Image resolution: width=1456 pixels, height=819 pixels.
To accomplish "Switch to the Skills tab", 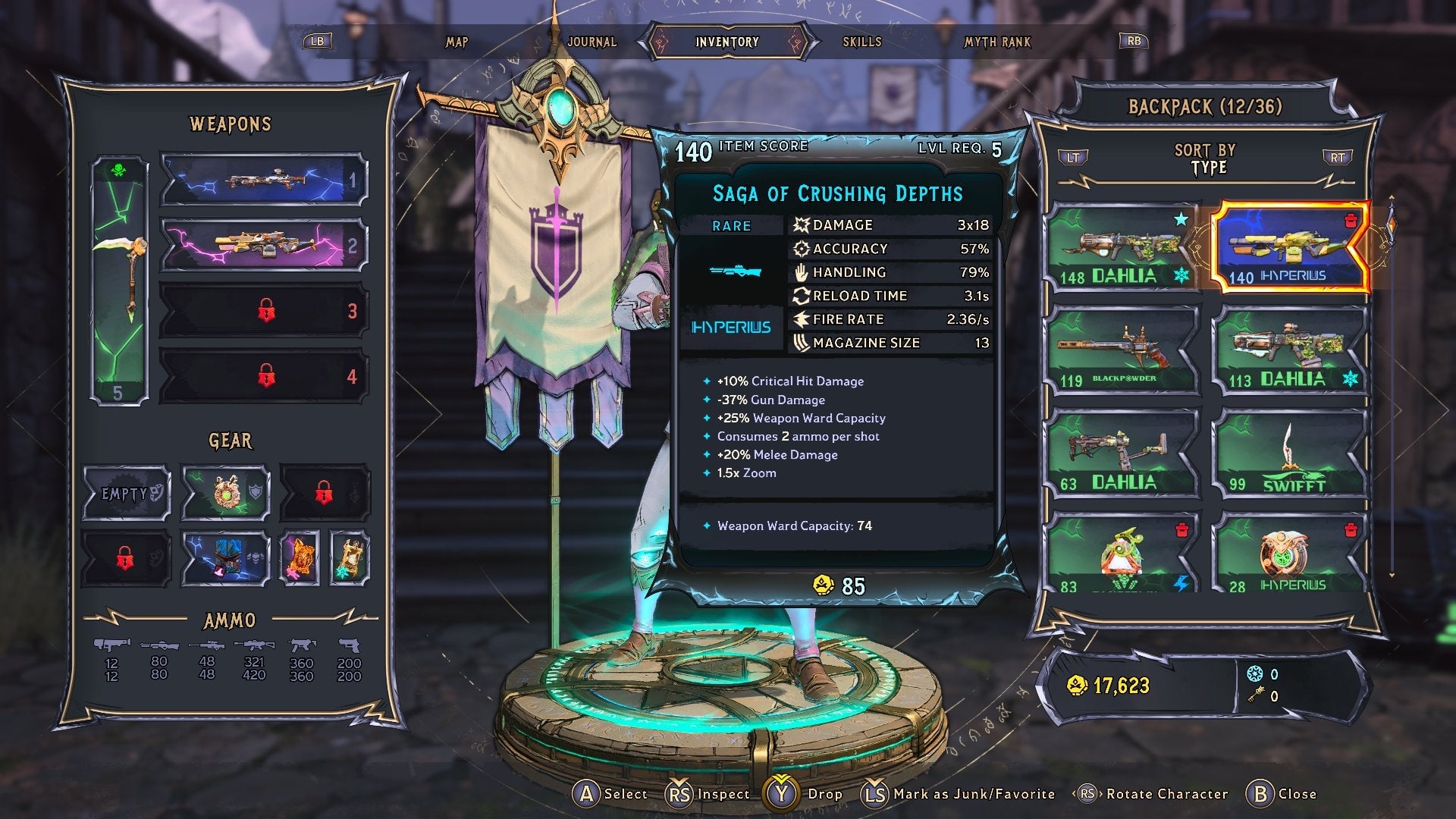I will click(x=862, y=42).
